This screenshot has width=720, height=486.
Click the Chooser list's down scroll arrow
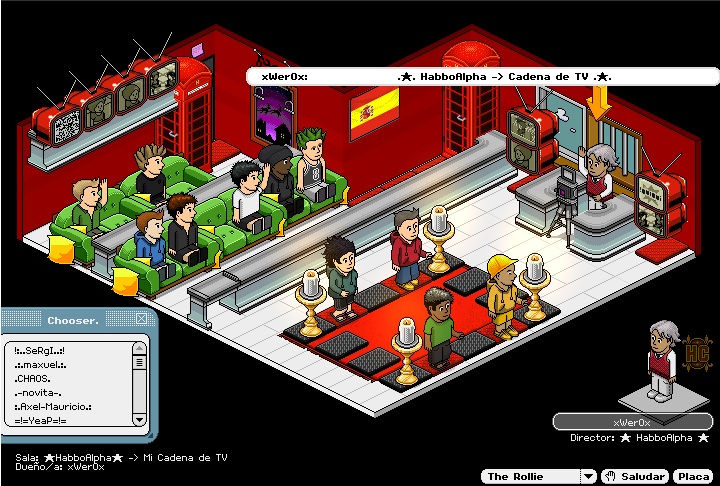point(139,420)
